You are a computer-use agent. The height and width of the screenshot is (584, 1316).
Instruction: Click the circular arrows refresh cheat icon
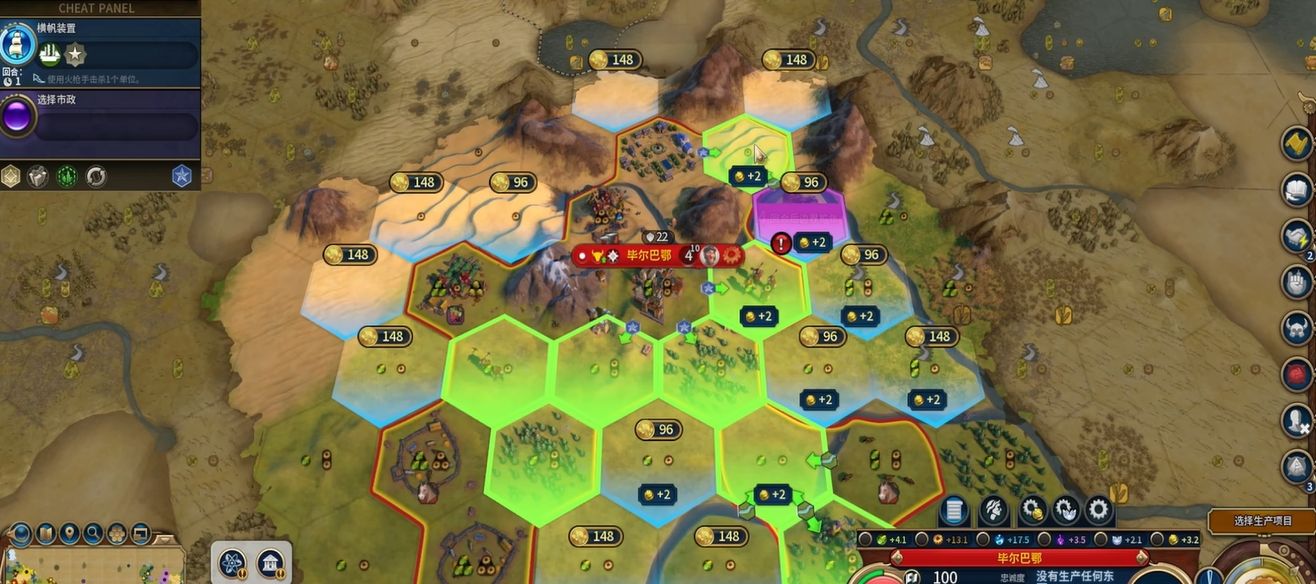pyautogui.click(x=96, y=176)
